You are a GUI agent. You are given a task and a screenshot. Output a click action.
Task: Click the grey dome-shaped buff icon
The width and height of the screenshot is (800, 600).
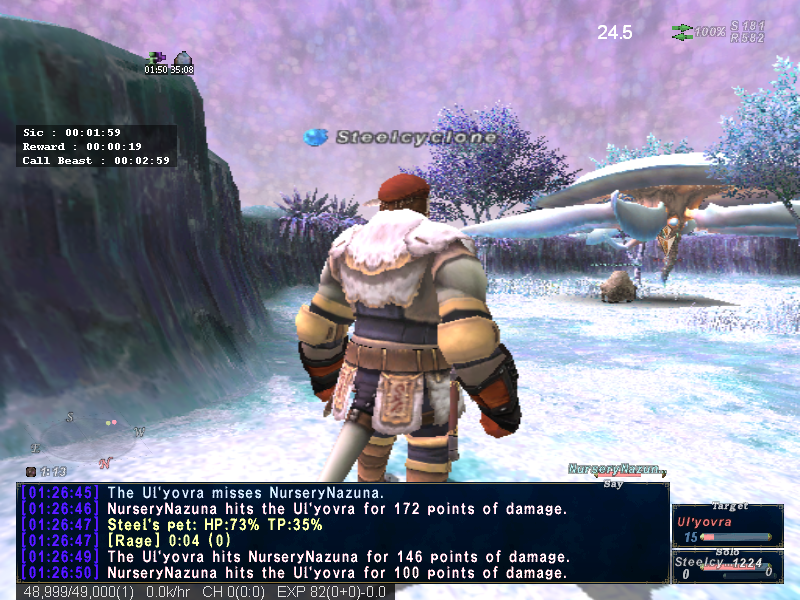pos(182,58)
